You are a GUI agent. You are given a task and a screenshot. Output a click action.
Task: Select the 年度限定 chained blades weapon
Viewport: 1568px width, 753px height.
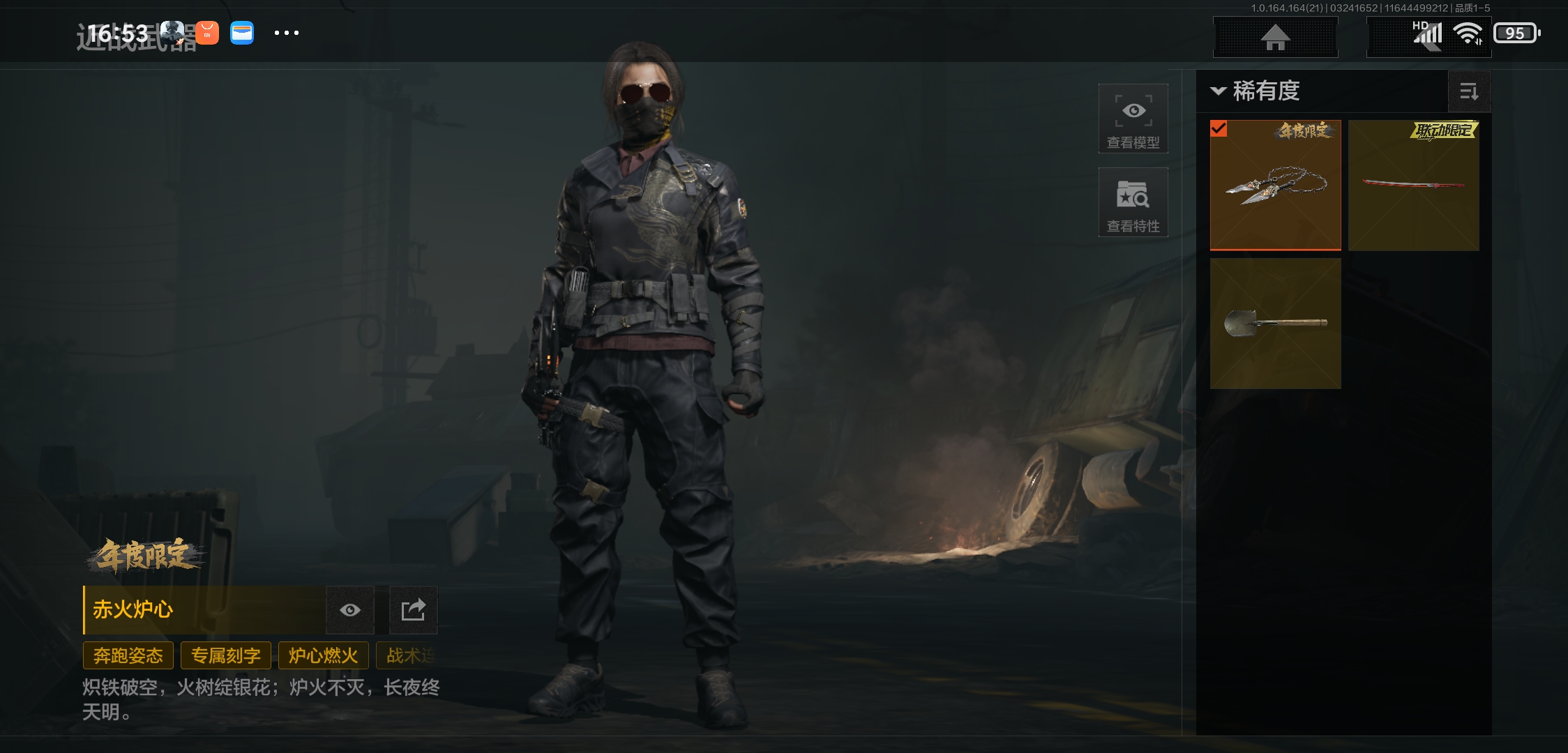1275,185
